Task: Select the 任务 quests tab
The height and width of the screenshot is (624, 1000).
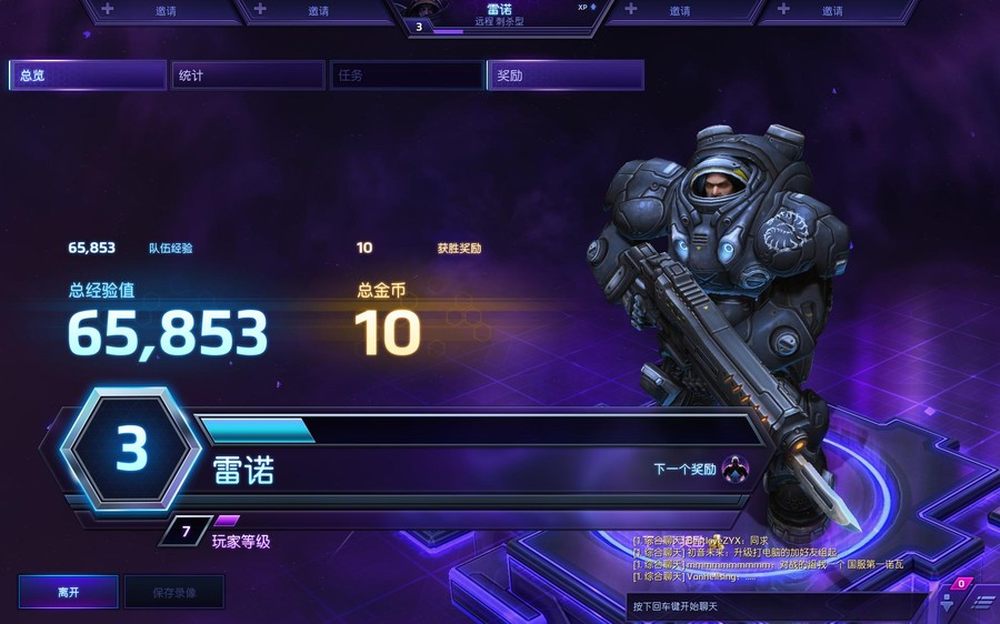Action: tap(406, 76)
